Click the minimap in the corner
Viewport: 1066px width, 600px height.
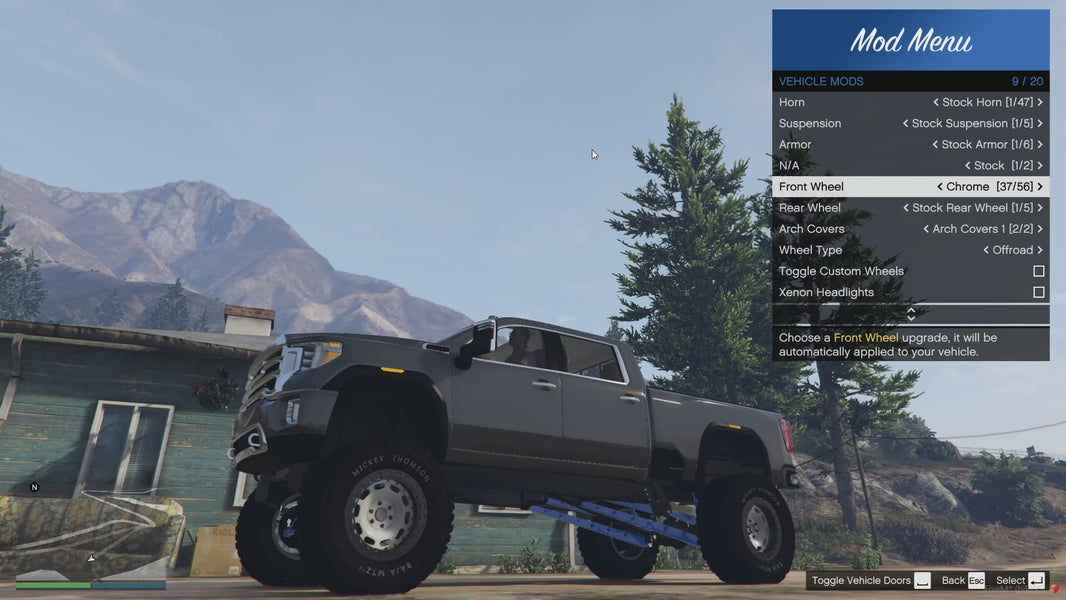tap(90, 530)
